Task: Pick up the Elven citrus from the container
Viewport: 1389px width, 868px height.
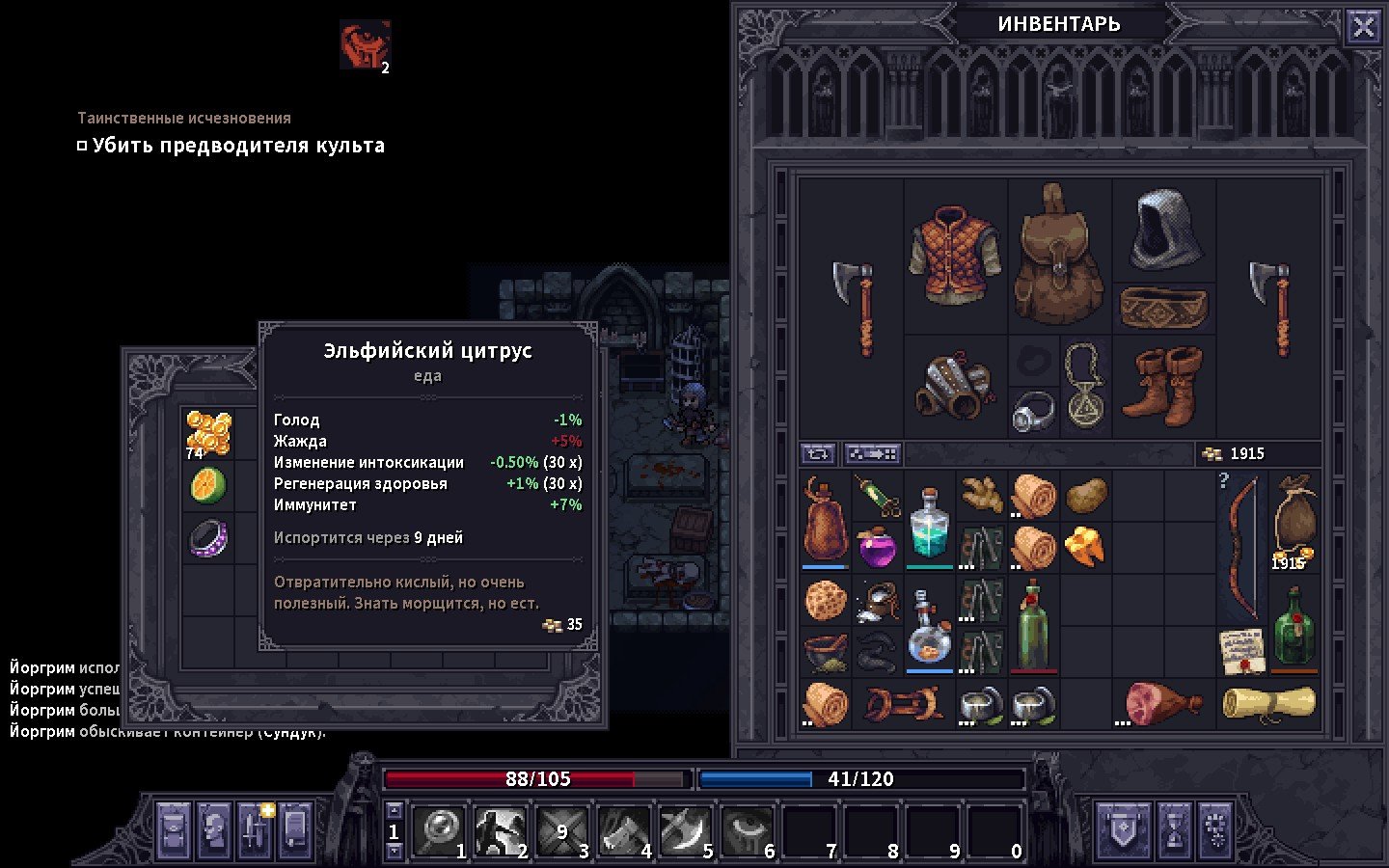Action: tap(208, 485)
